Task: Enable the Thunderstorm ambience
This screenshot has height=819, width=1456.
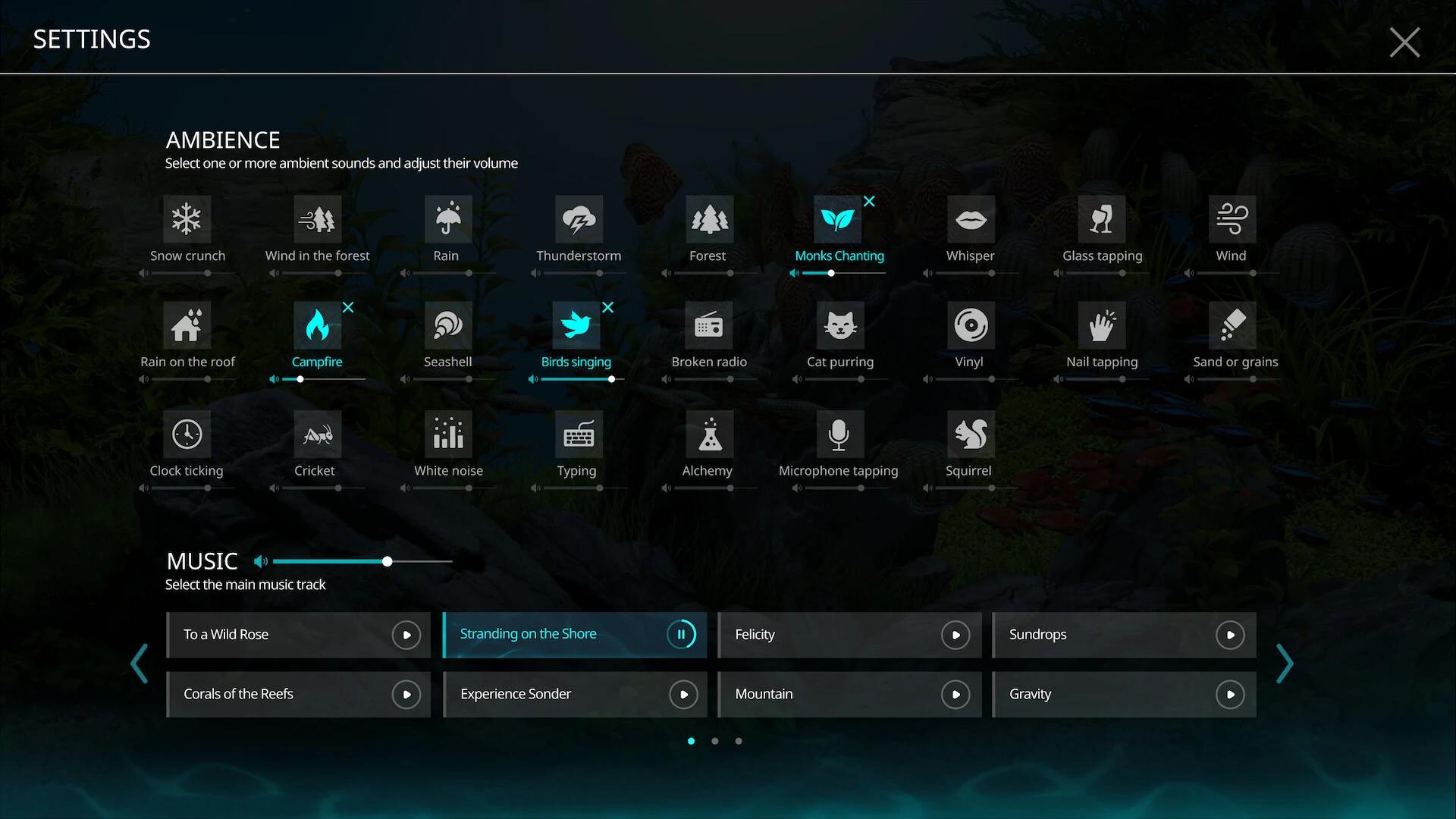Action: click(x=578, y=220)
